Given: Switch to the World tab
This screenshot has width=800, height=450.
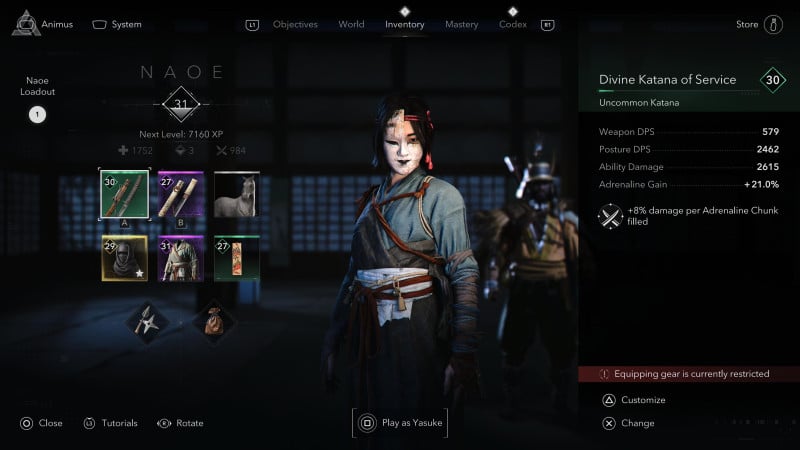Looking at the screenshot, I should point(351,24).
